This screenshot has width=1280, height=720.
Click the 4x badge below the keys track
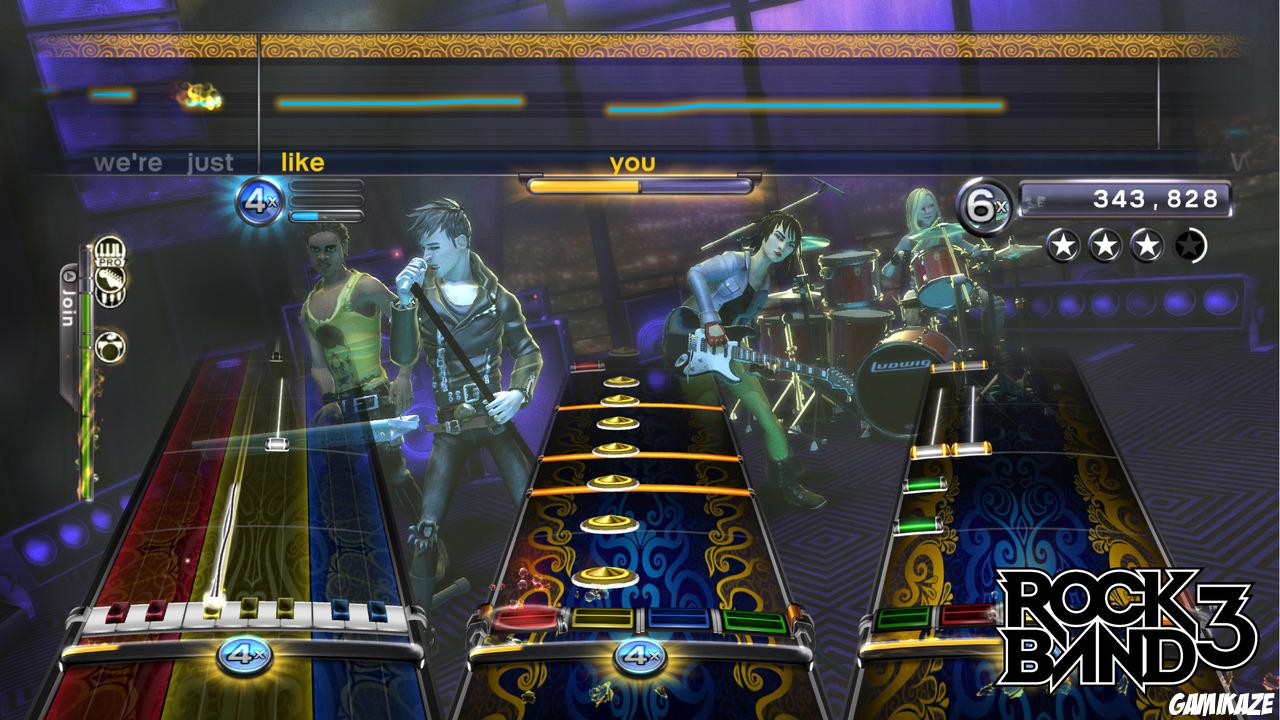[x=243, y=657]
